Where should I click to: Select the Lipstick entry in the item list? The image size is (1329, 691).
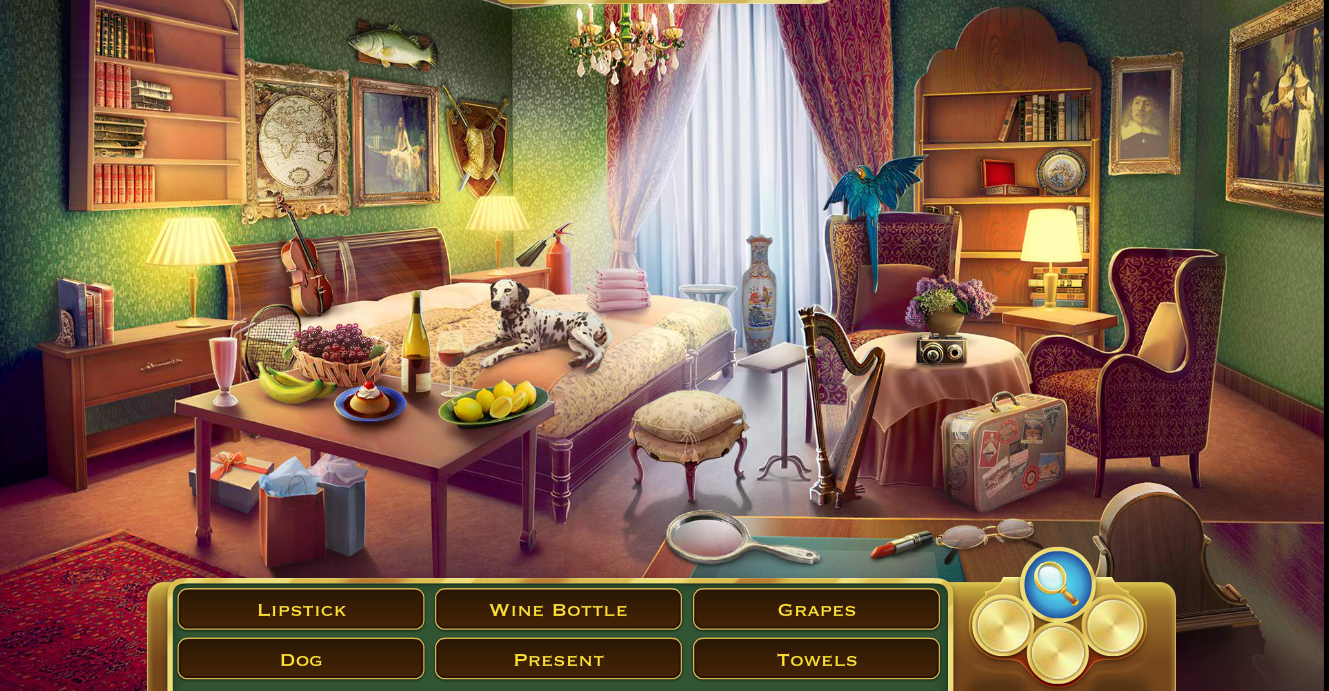(x=301, y=609)
